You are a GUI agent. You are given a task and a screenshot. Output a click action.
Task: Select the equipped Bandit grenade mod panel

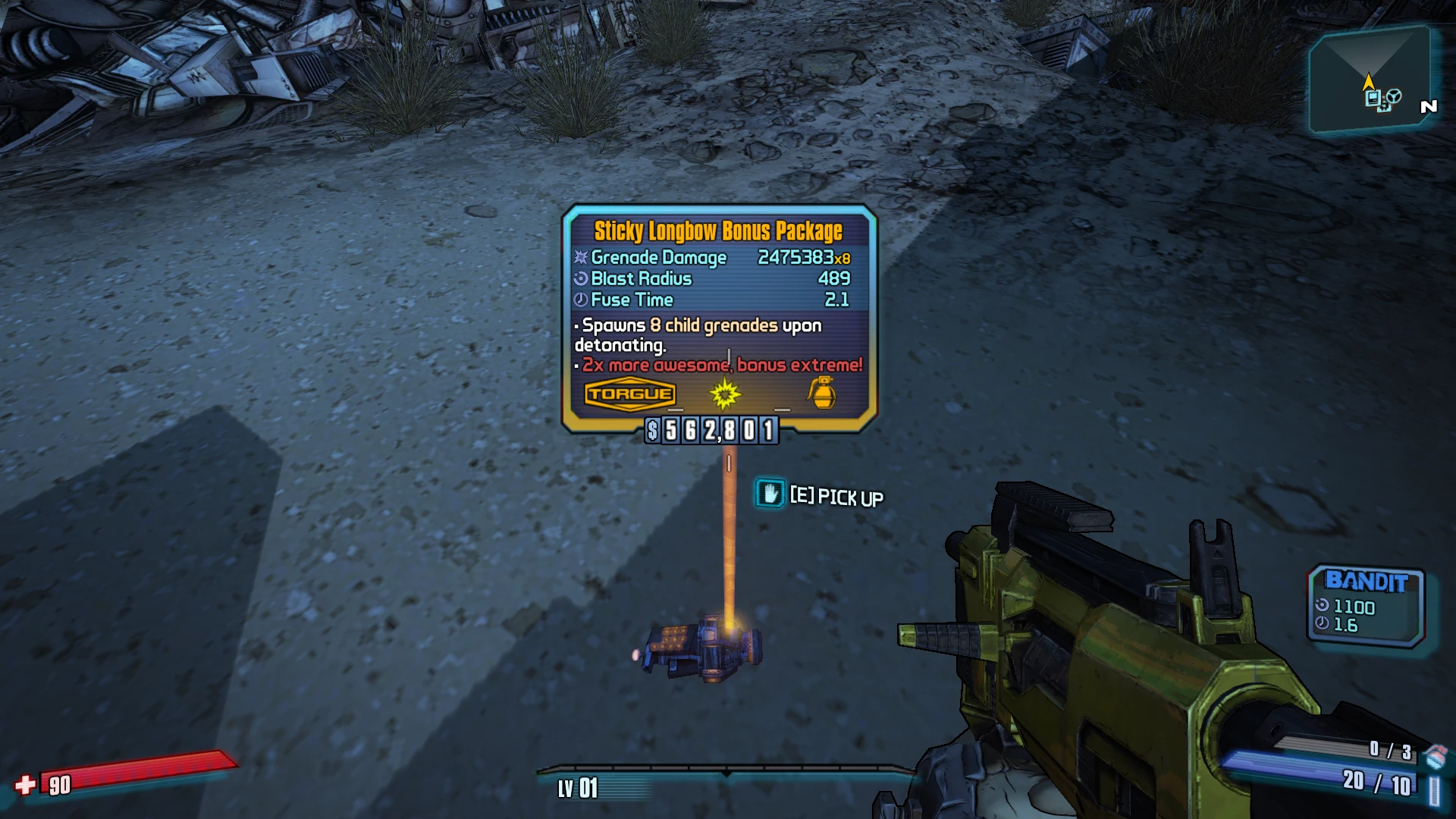(x=1367, y=605)
